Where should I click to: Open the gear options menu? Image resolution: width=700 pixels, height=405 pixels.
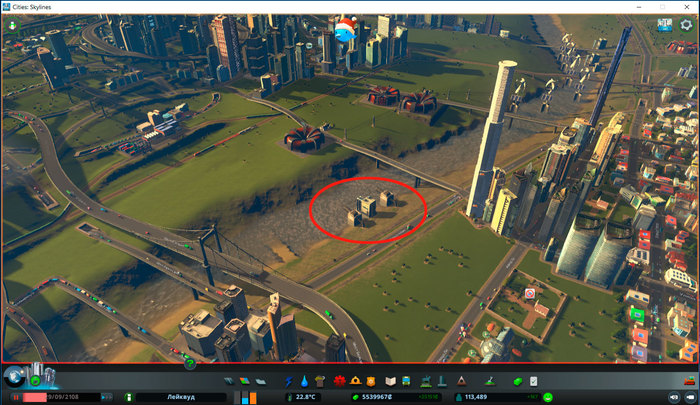[686, 26]
